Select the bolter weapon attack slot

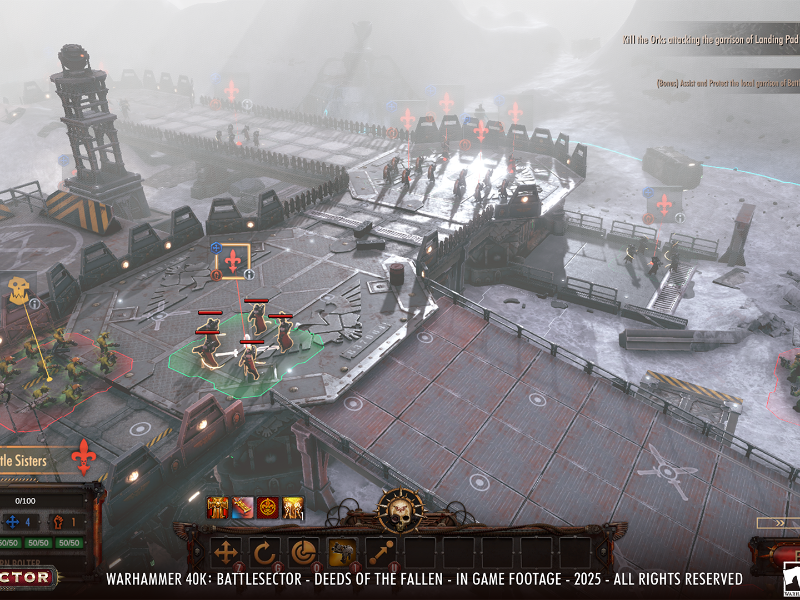pos(342,552)
